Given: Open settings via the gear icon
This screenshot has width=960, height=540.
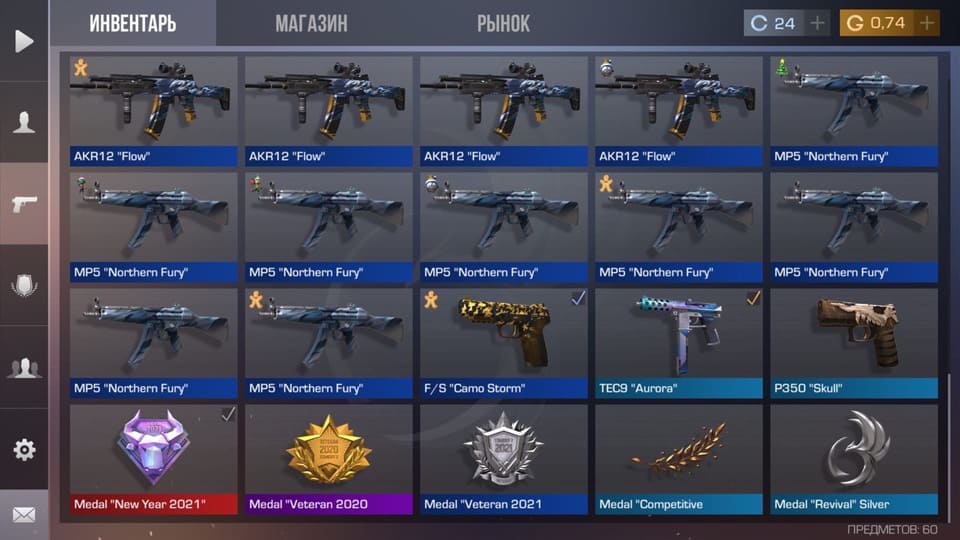Looking at the screenshot, I should pyautogui.click(x=24, y=449).
